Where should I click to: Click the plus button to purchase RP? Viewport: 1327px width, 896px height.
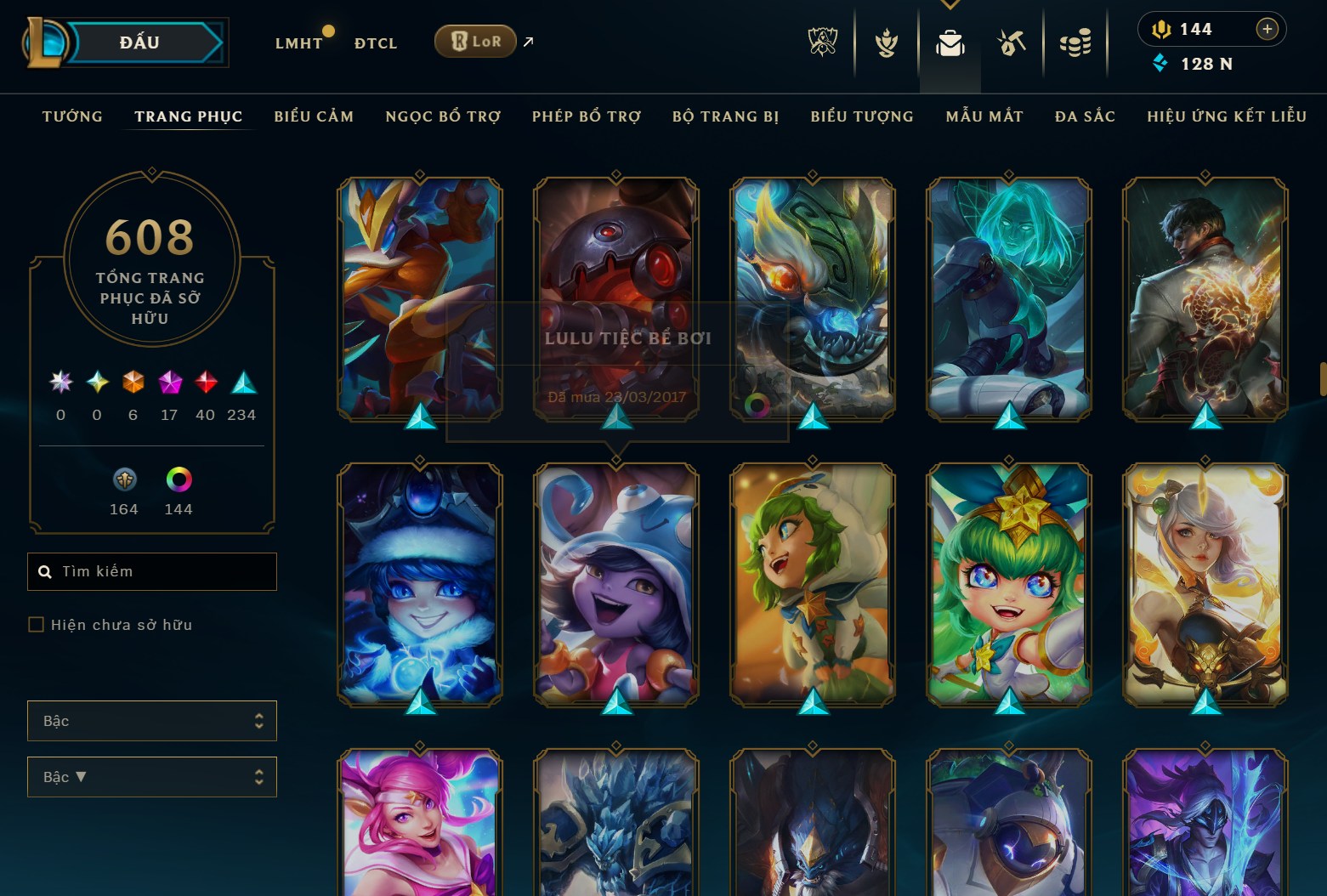pos(1267,29)
